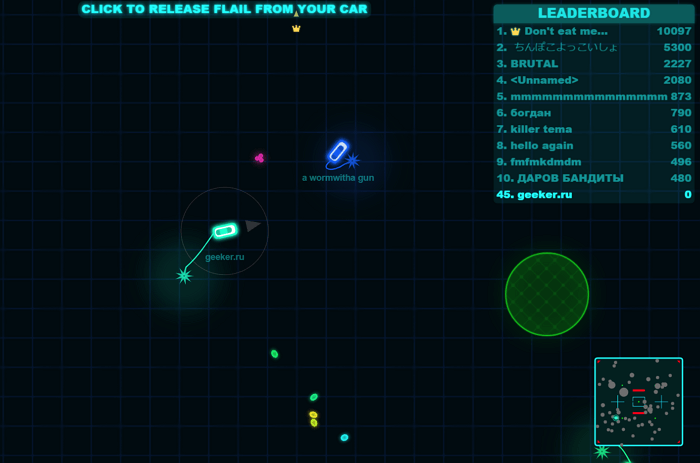Click the minimap in the corner
Image resolution: width=700 pixels, height=463 pixels.
coord(638,401)
